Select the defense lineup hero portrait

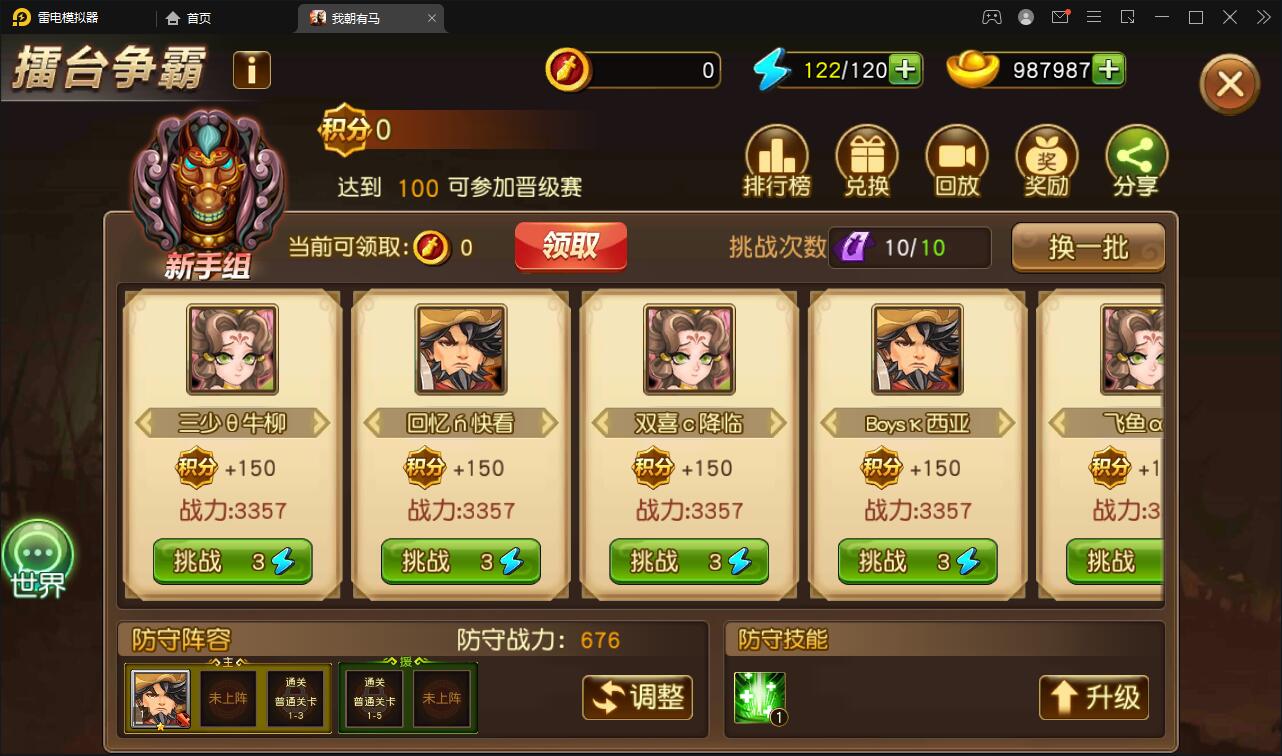point(160,697)
